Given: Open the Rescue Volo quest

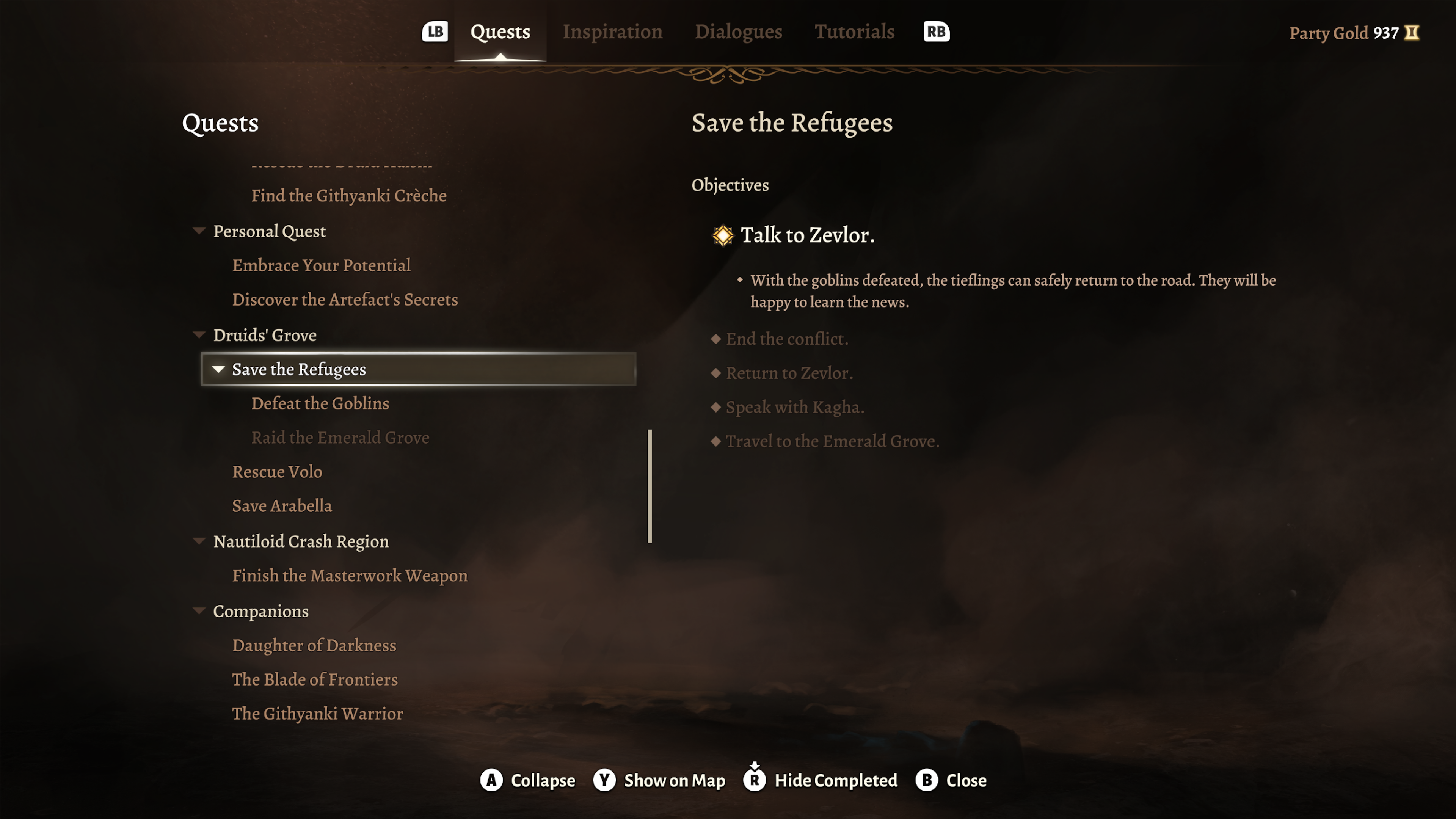Looking at the screenshot, I should click(277, 472).
